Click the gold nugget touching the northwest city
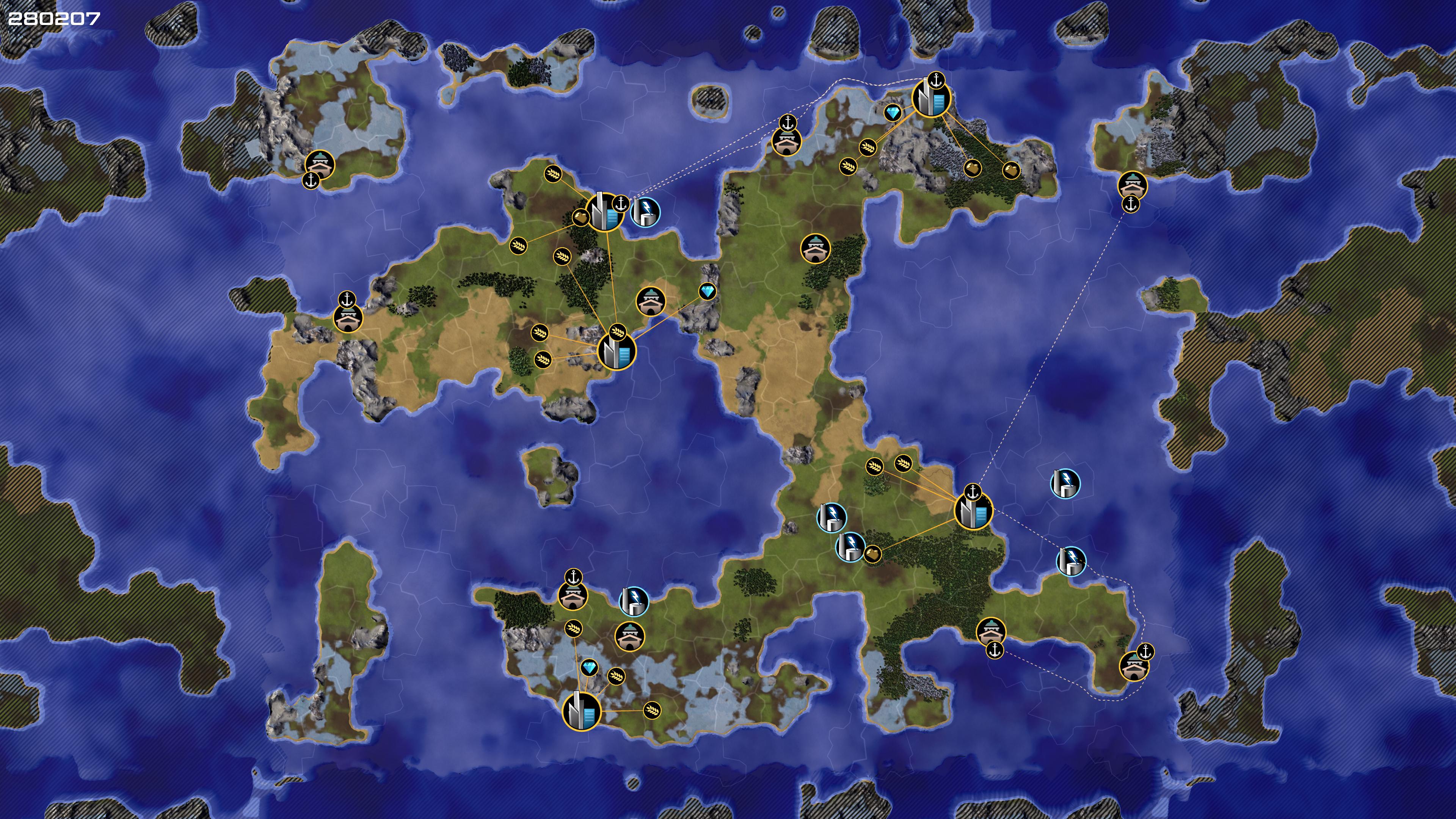The image size is (1456, 819). (580, 217)
